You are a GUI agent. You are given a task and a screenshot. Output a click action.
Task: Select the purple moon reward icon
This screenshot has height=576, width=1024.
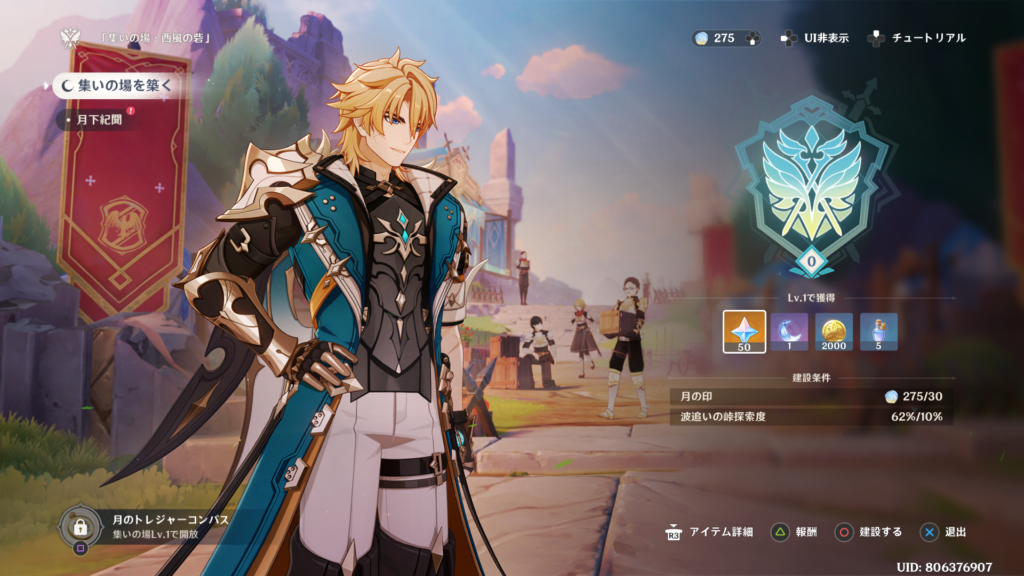tap(789, 332)
